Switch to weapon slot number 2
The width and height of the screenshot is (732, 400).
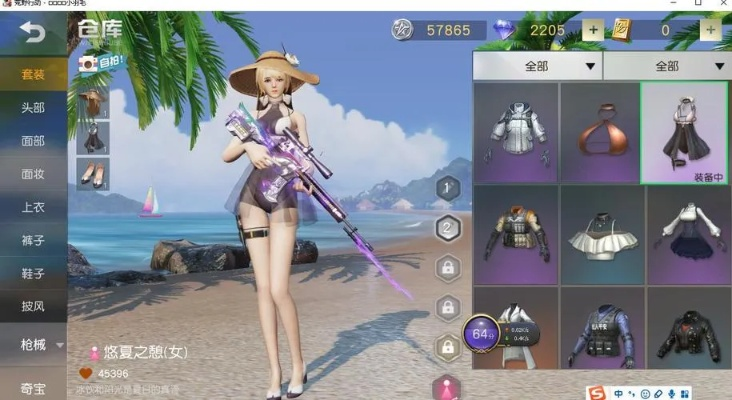click(x=449, y=227)
